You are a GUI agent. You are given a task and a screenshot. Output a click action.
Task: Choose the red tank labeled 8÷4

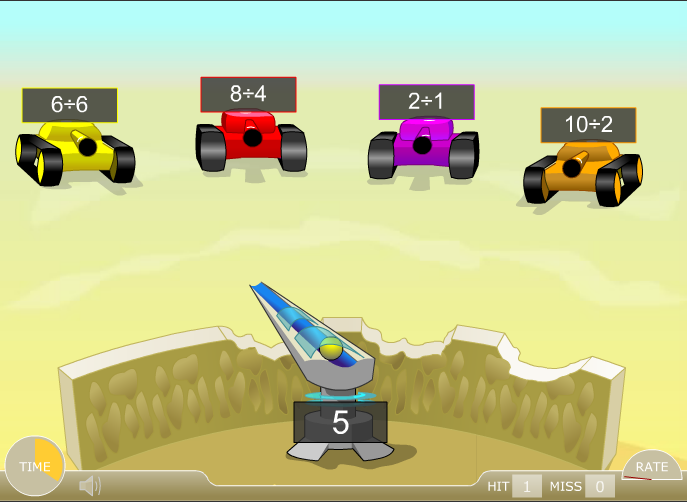pos(250,138)
